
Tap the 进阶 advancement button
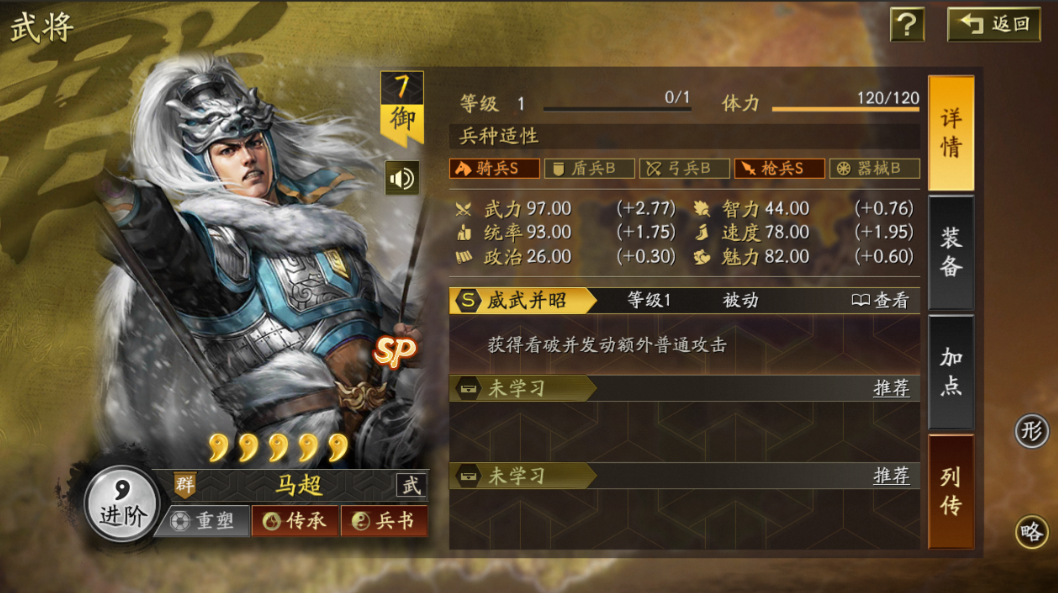tap(122, 502)
